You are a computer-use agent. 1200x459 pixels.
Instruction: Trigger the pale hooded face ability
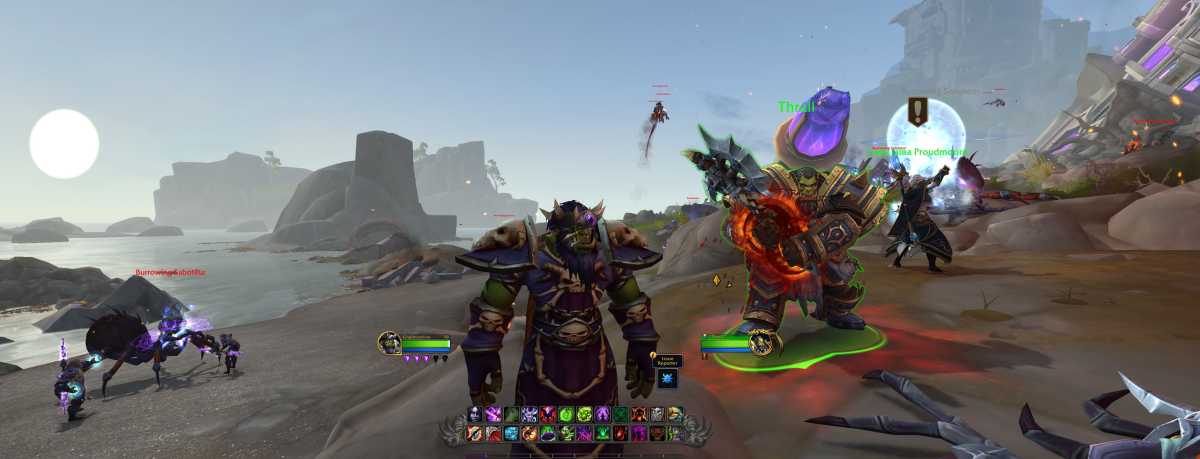[475, 414]
